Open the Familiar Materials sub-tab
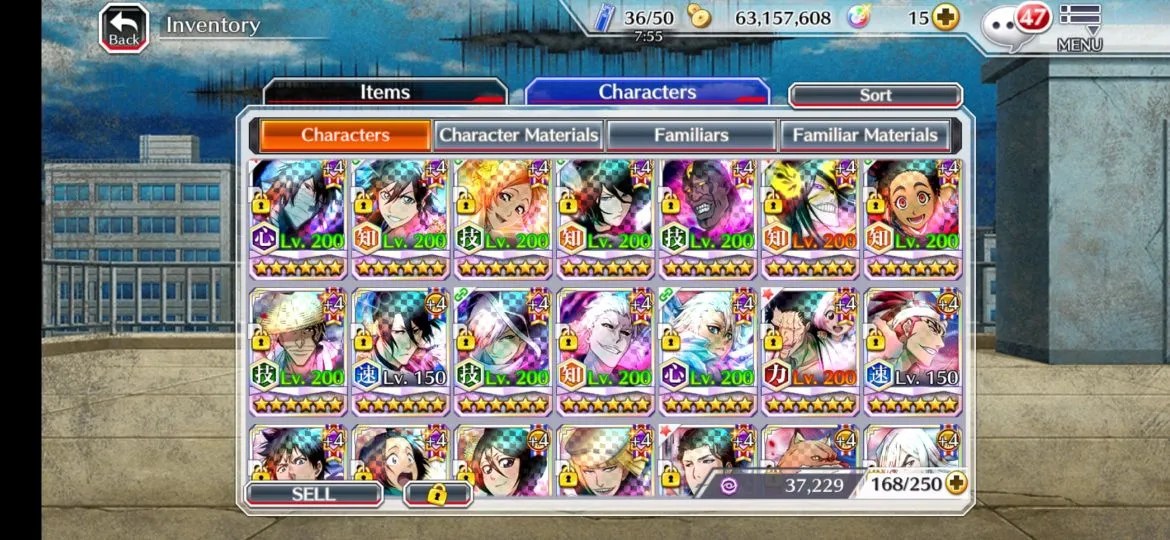 pyautogui.click(x=865, y=135)
